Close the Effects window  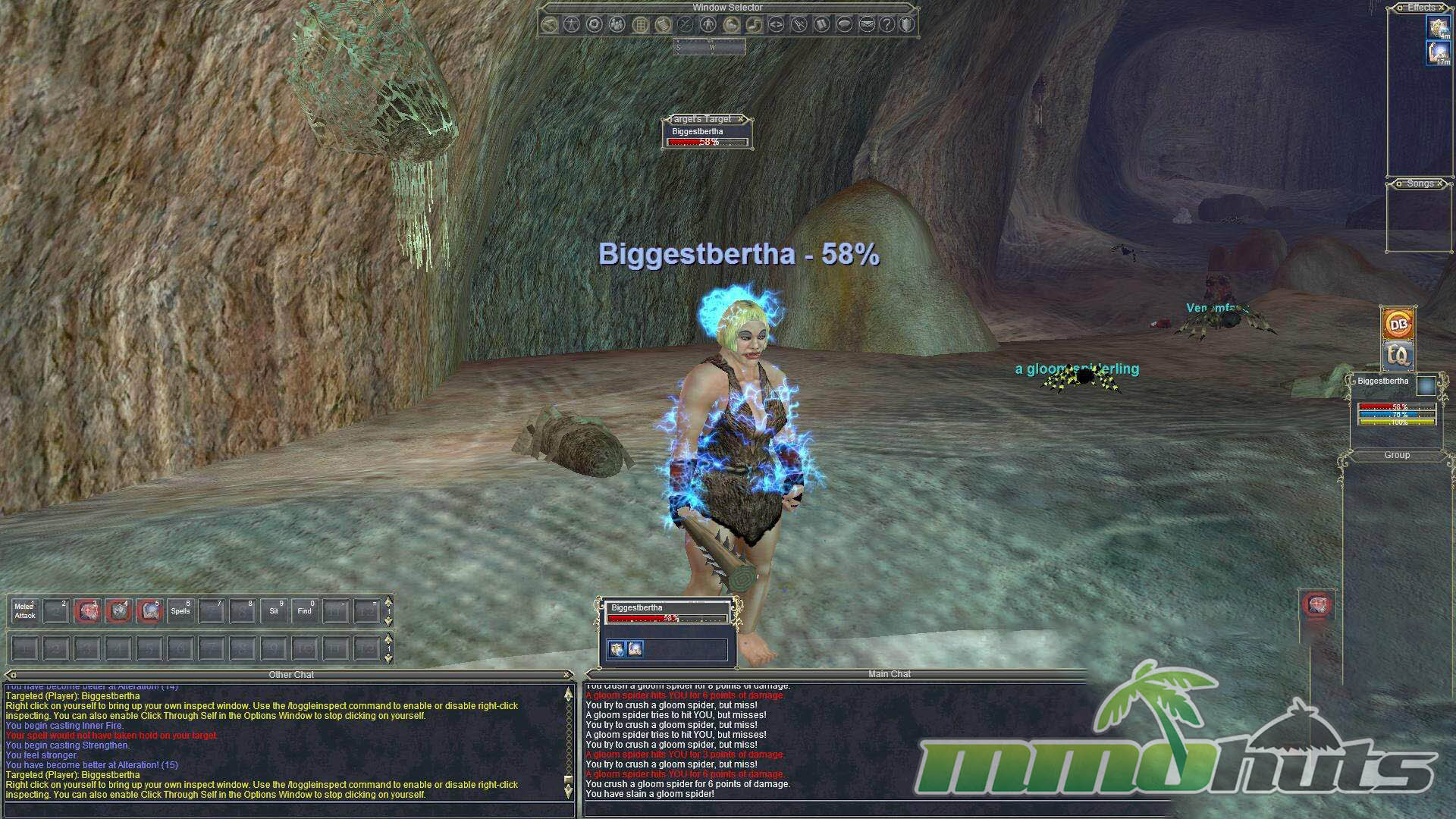[1442, 8]
